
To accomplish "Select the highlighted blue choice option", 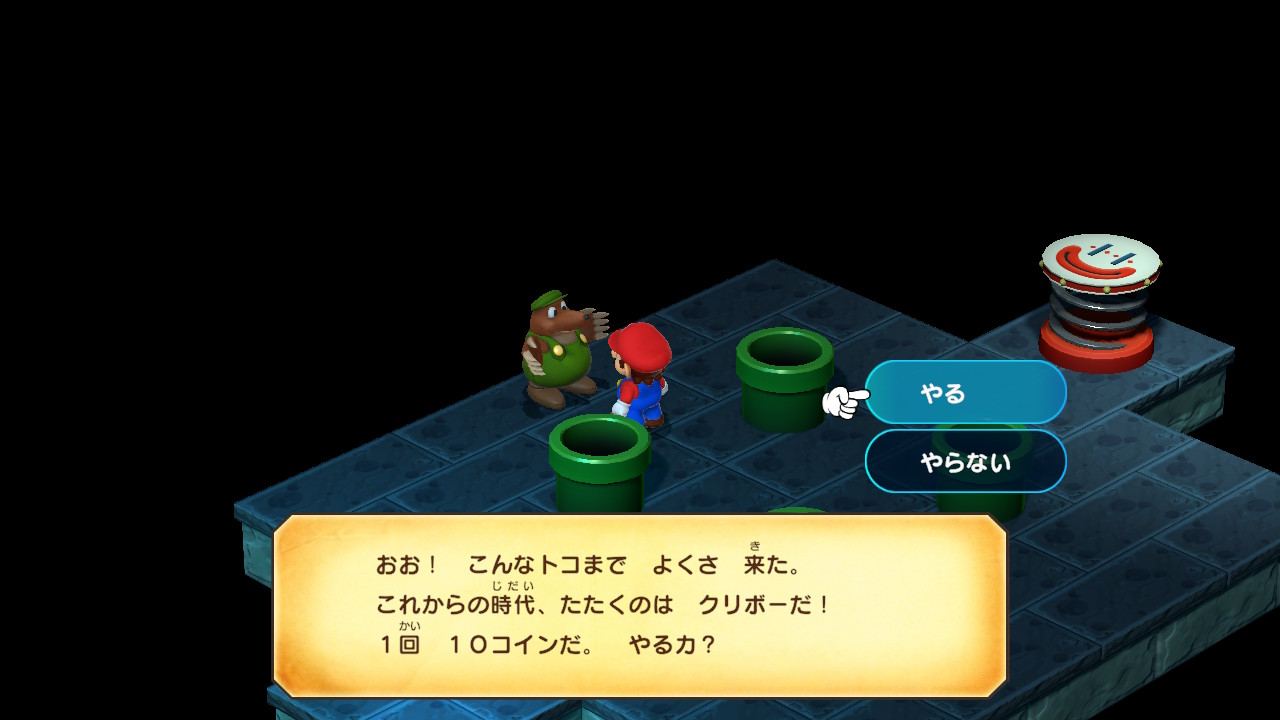I will click(x=965, y=392).
